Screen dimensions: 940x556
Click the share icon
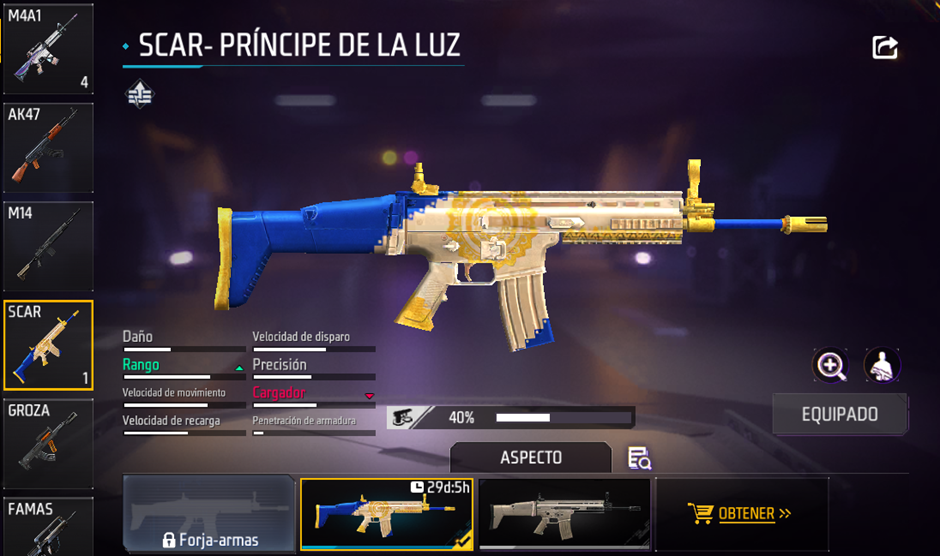(x=884, y=48)
